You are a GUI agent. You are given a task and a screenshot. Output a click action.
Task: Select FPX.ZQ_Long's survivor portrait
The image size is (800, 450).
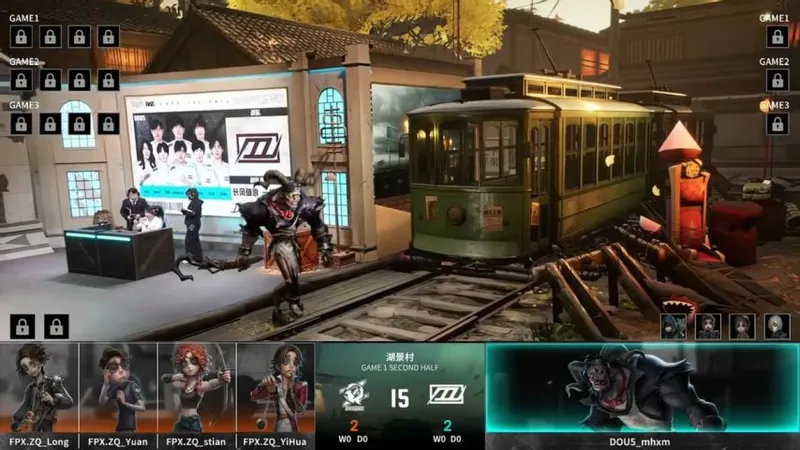(40, 388)
